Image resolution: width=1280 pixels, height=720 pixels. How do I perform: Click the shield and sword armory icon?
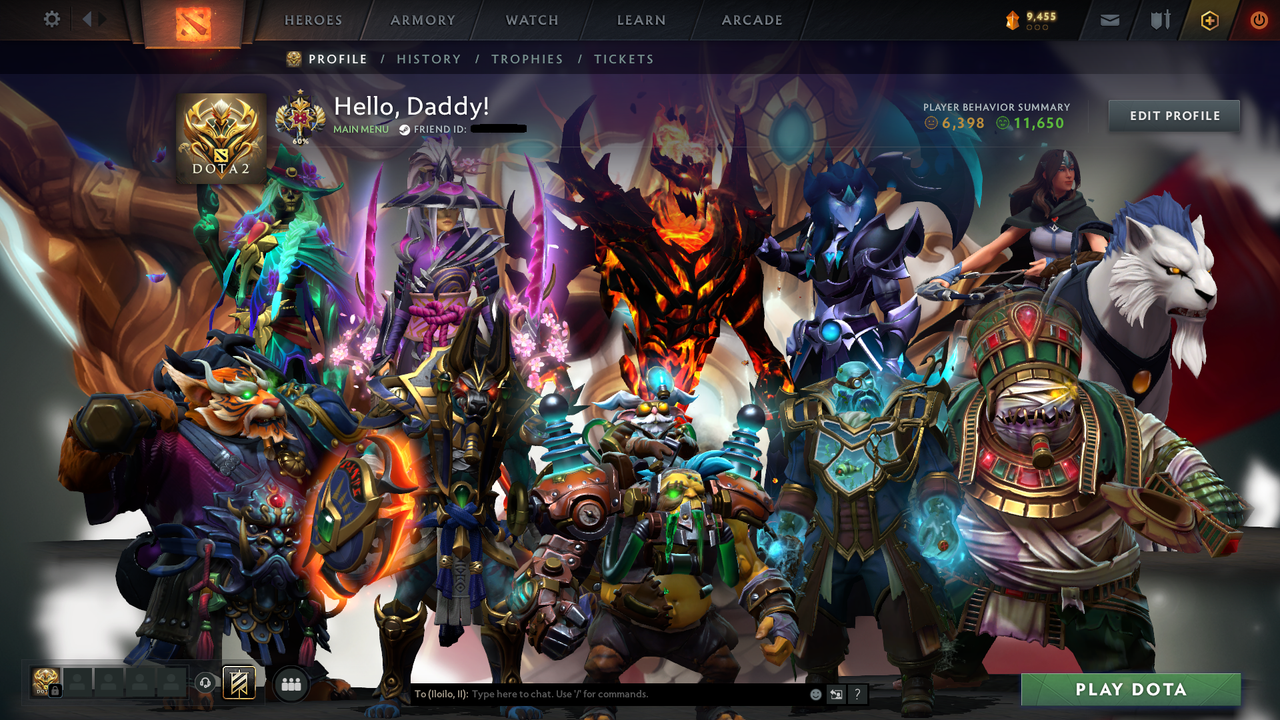pos(1160,19)
